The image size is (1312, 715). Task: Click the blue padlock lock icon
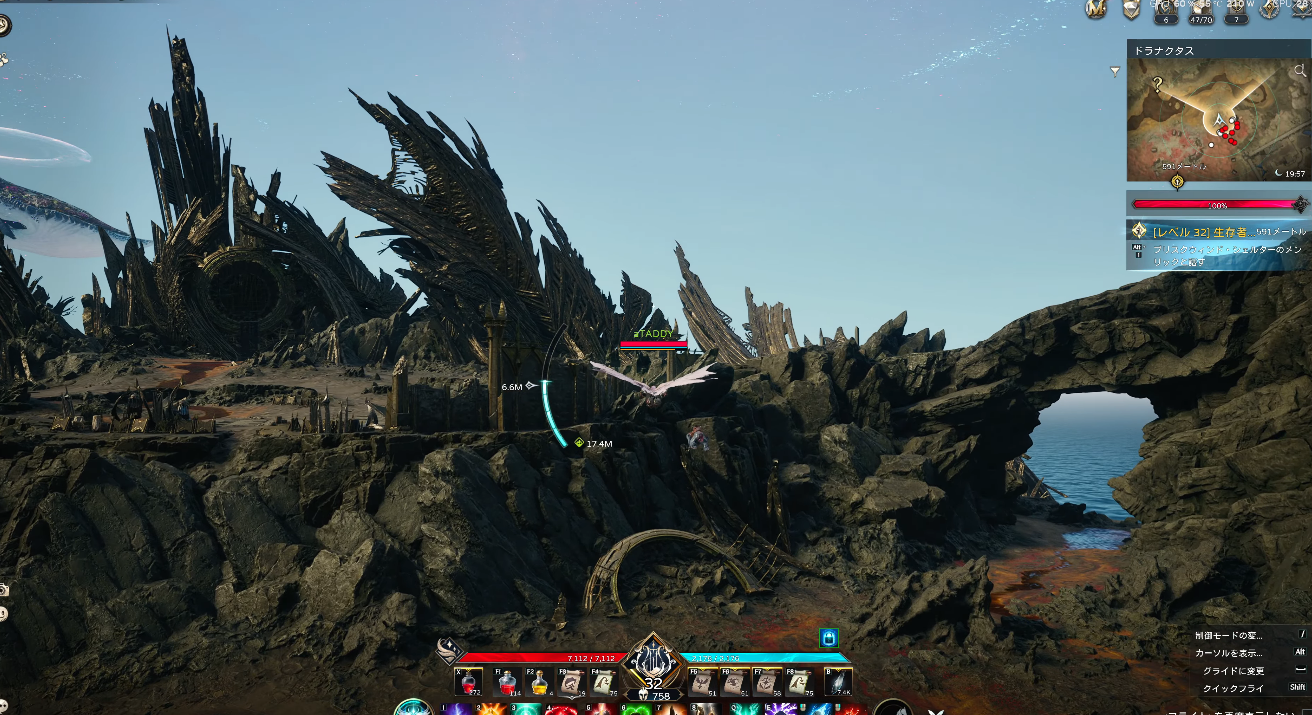(x=828, y=637)
